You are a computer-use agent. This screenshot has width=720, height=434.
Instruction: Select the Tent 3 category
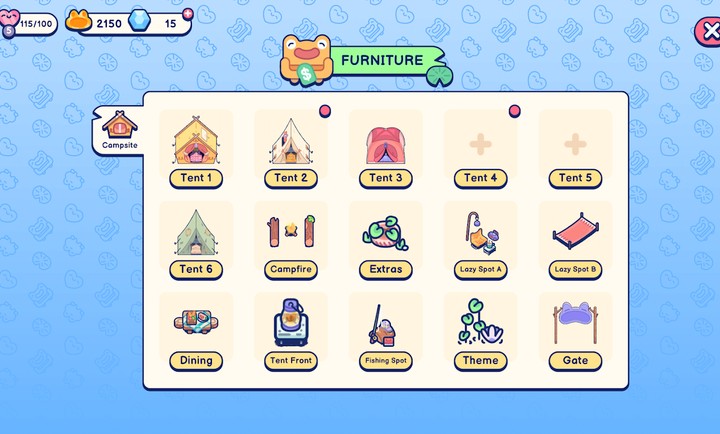coord(386,148)
